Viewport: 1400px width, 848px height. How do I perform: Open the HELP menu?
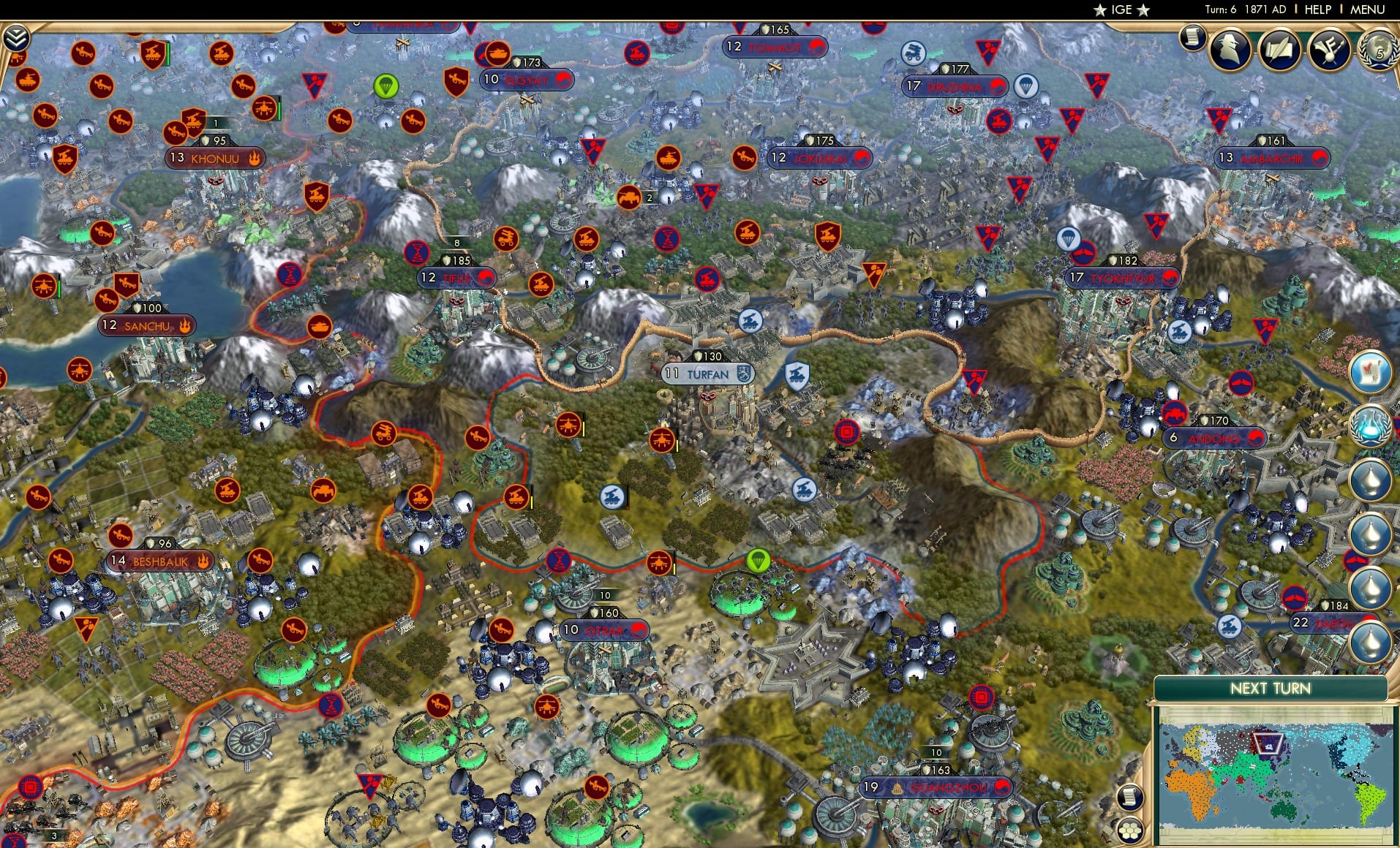[1317, 10]
